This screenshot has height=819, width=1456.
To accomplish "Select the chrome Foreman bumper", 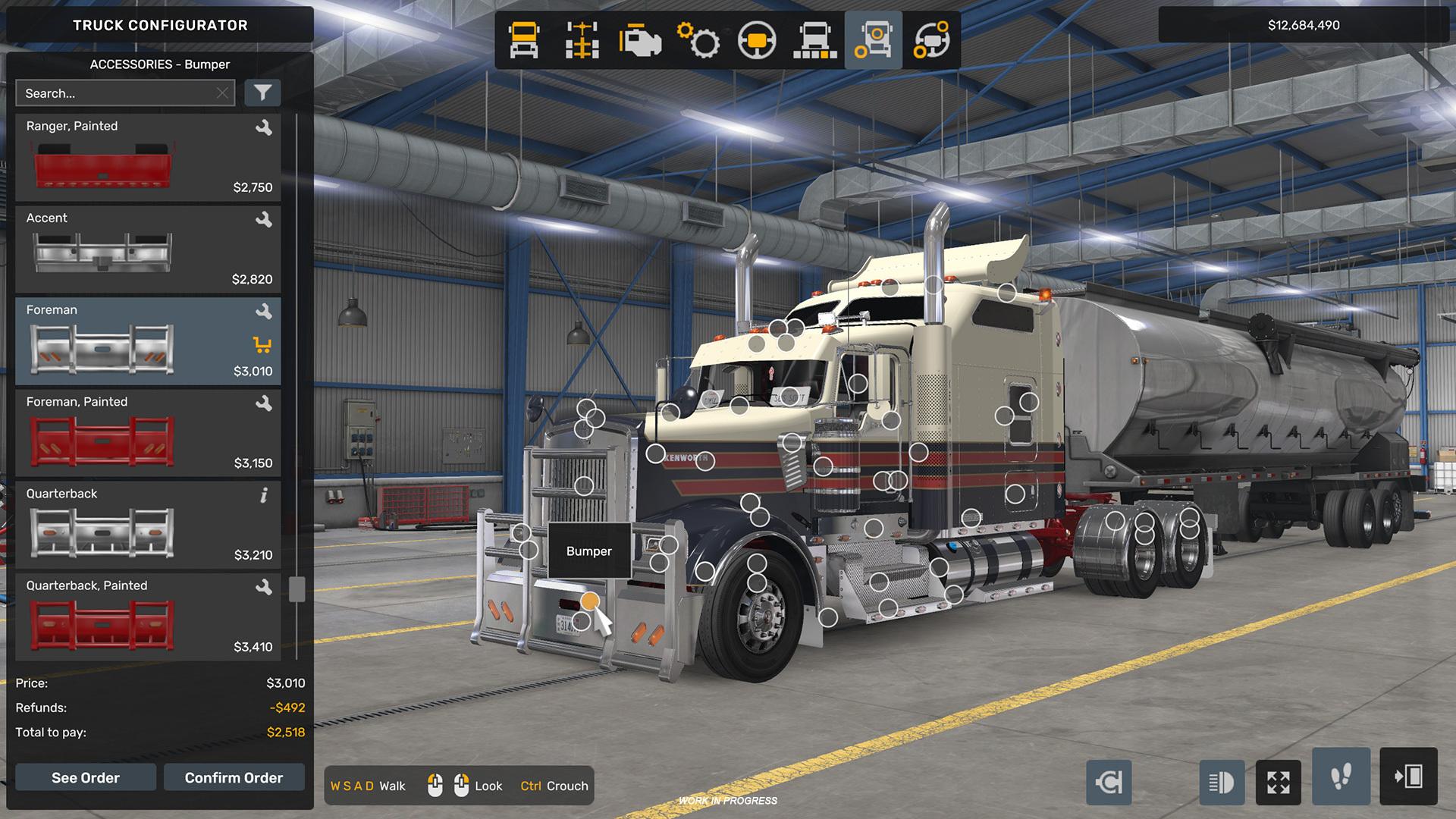I will coord(148,341).
